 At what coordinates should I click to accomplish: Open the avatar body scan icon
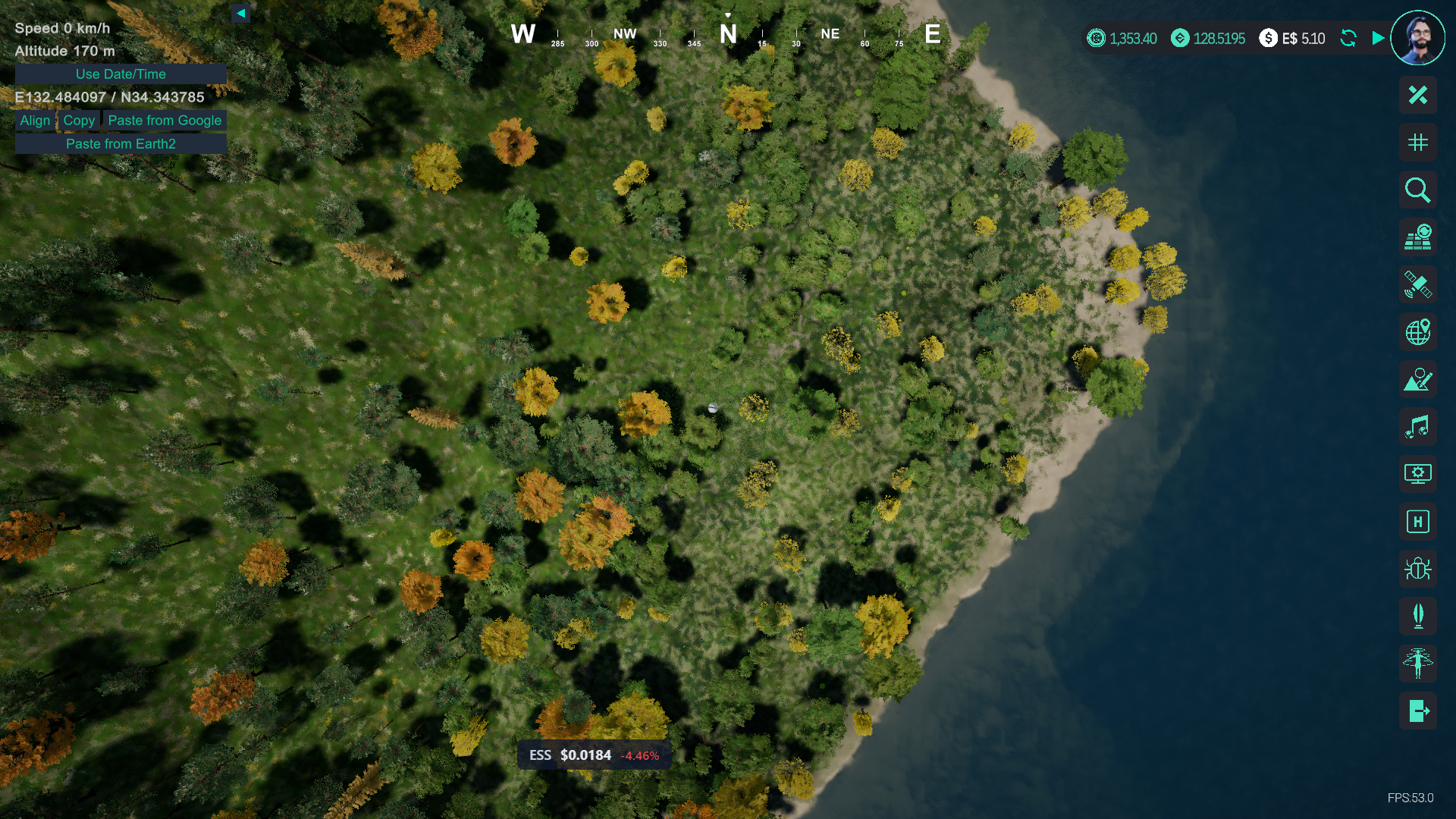[1417, 664]
